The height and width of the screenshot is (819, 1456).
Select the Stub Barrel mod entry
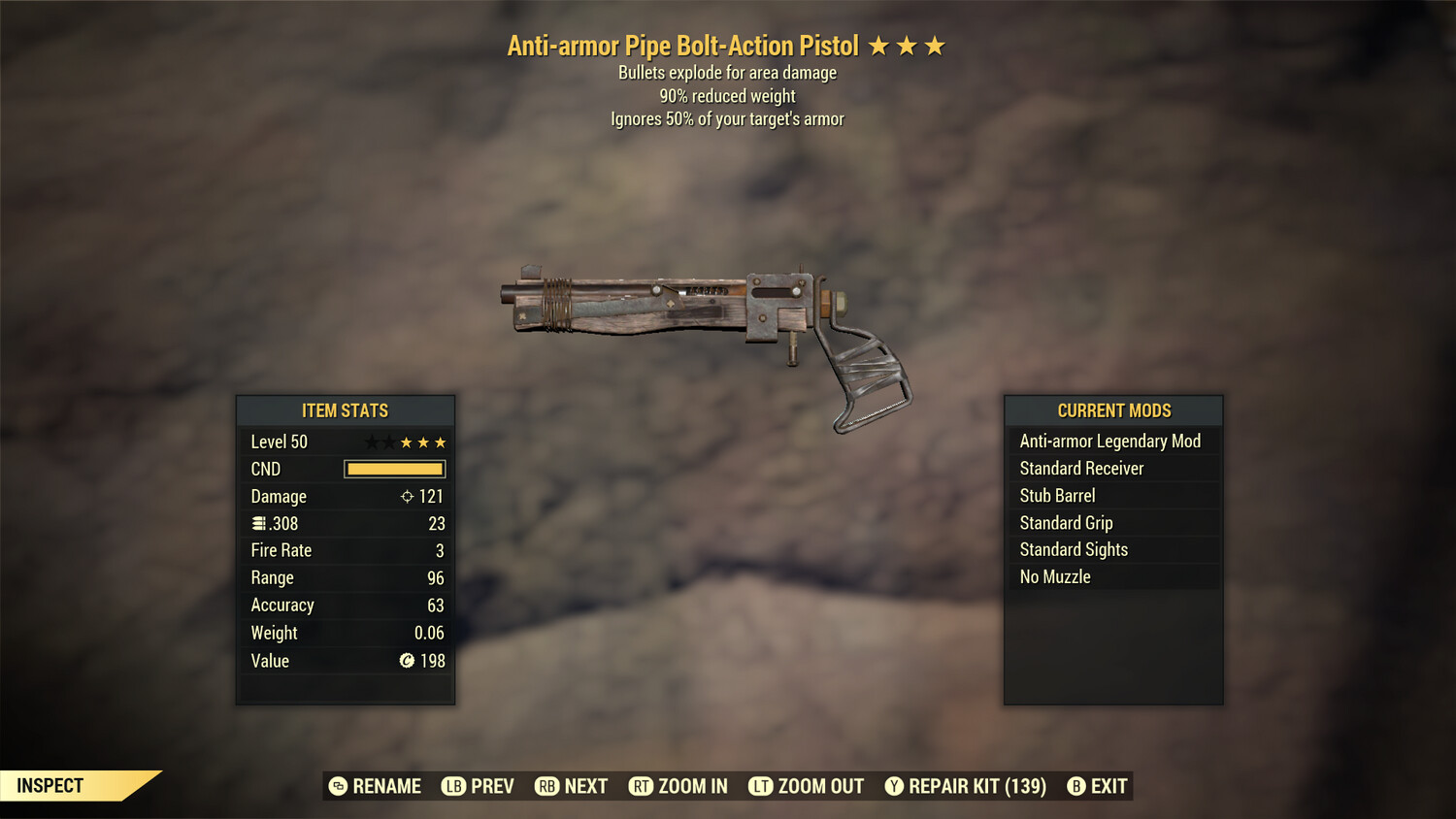tap(1056, 495)
